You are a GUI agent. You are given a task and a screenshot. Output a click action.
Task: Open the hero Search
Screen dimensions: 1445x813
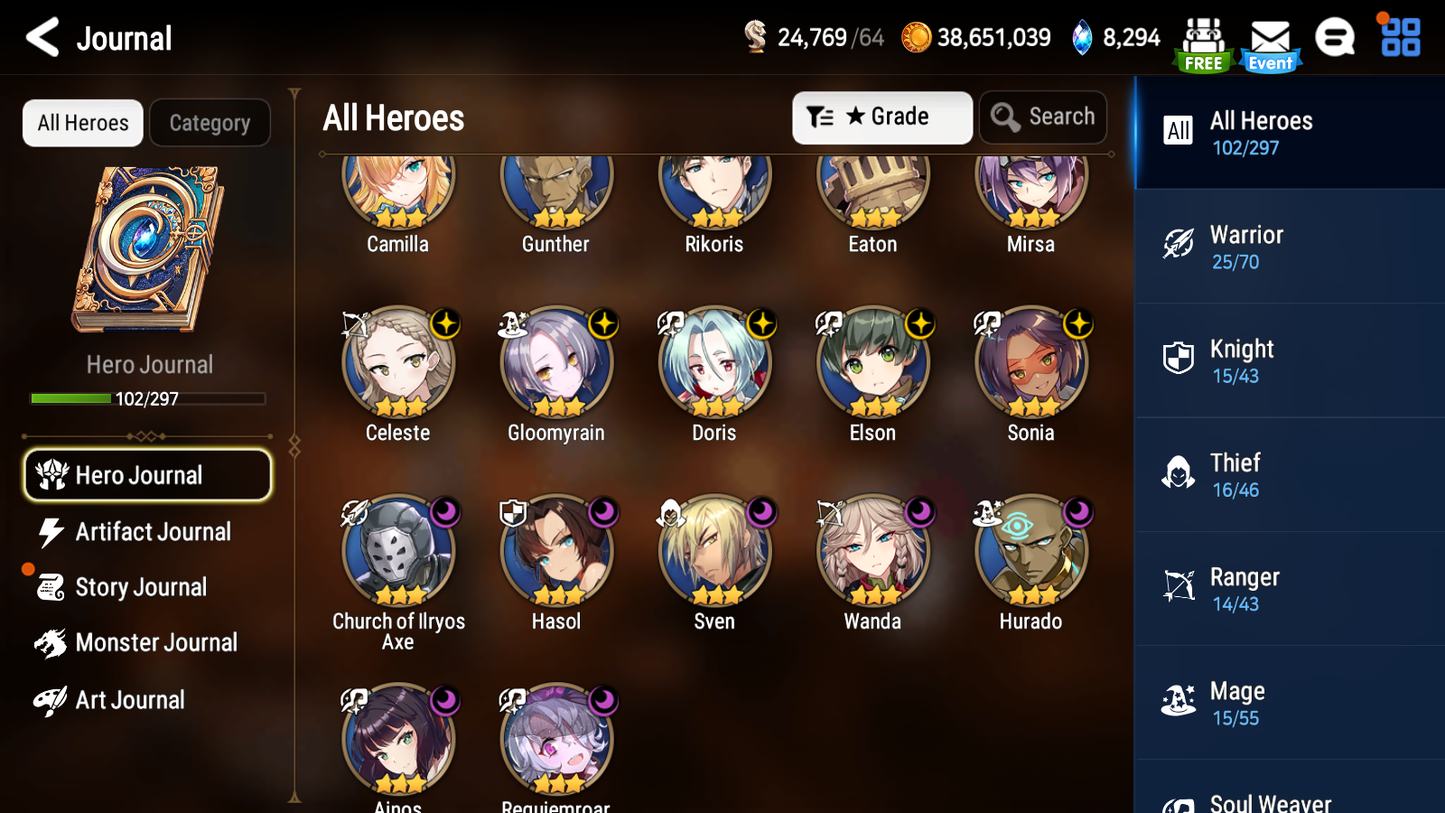(1043, 117)
